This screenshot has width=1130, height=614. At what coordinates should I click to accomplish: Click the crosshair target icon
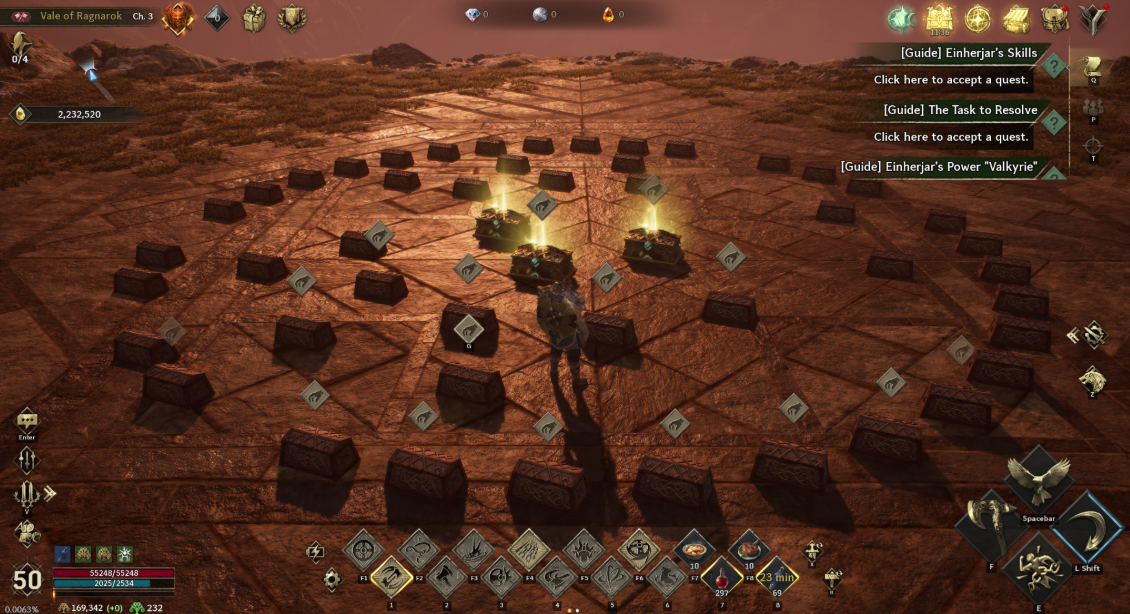pos(1093,146)
